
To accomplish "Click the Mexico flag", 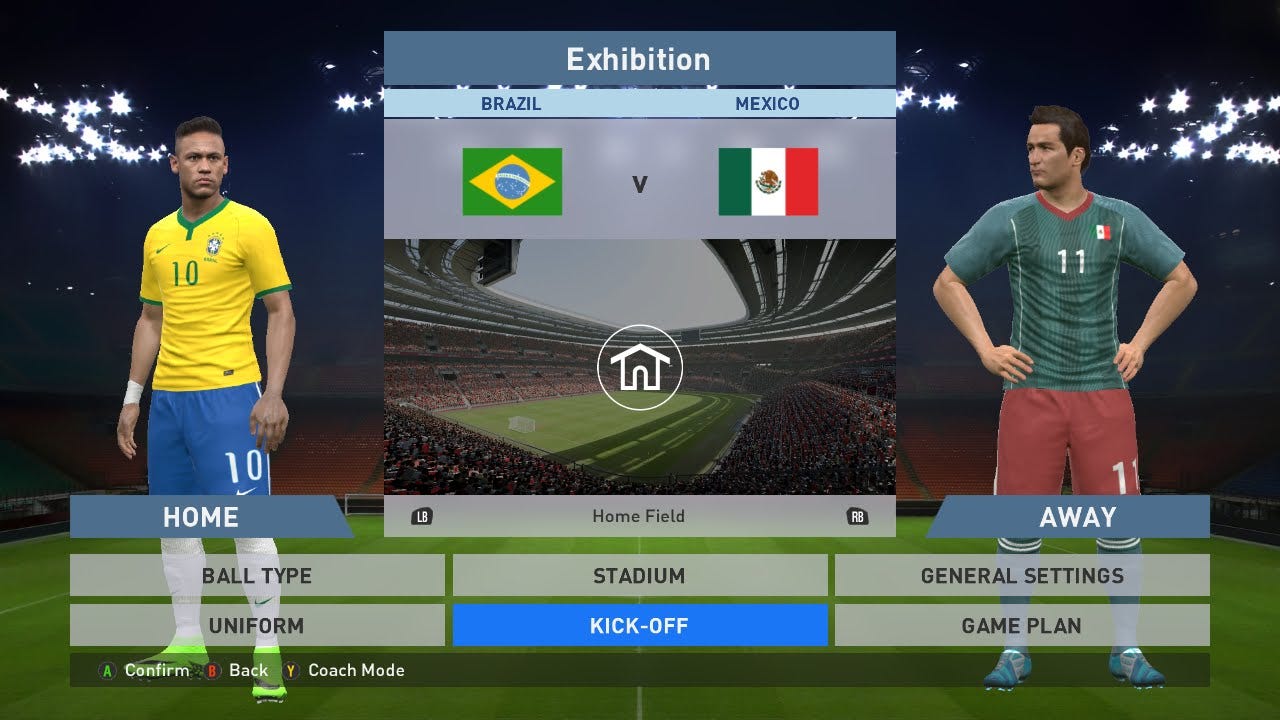I will (x=768, y=182).
